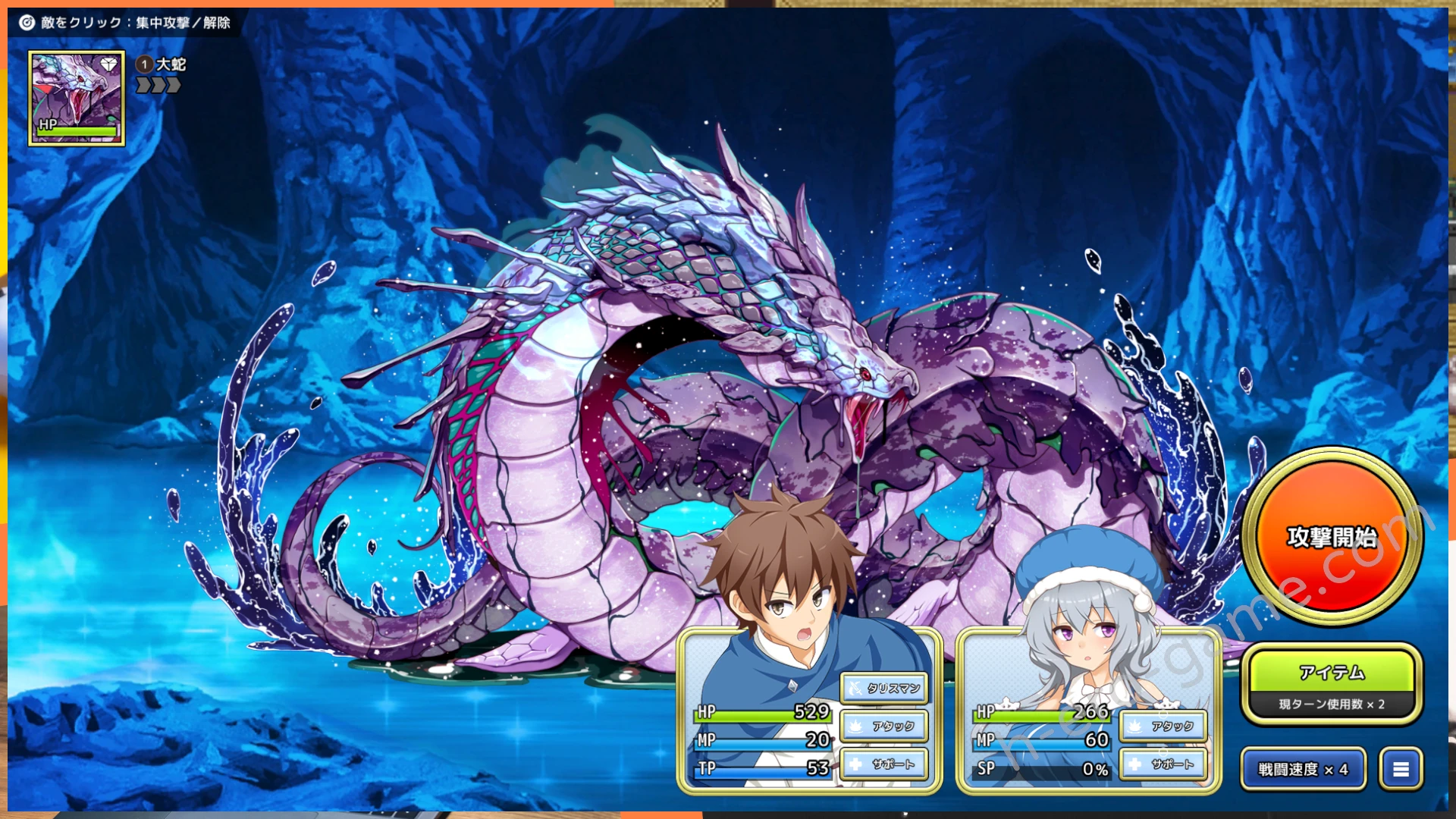Open the アイテム item menu
The image size is (1456, 819).
(x=1332, y=673)
